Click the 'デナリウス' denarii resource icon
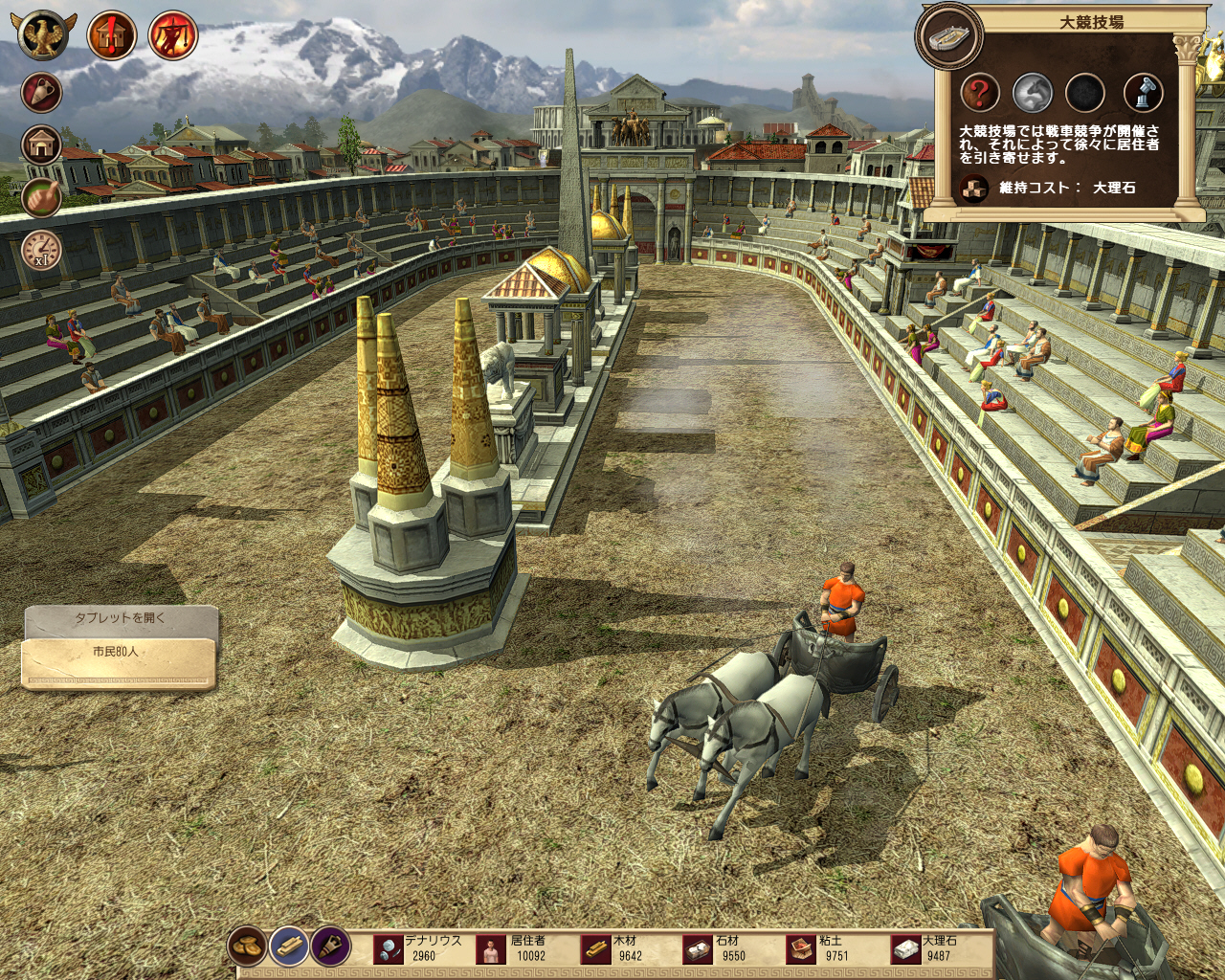This screenshot has width=1225, height=980. coord(389,949)
